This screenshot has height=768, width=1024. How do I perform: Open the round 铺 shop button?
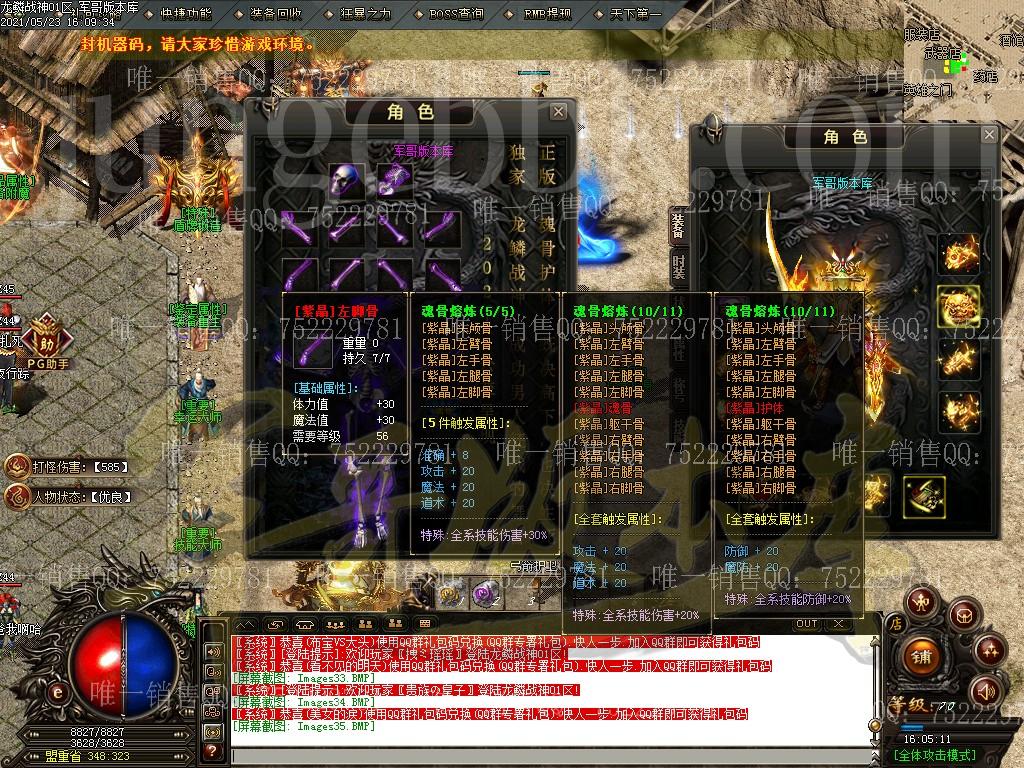point(920,656)
